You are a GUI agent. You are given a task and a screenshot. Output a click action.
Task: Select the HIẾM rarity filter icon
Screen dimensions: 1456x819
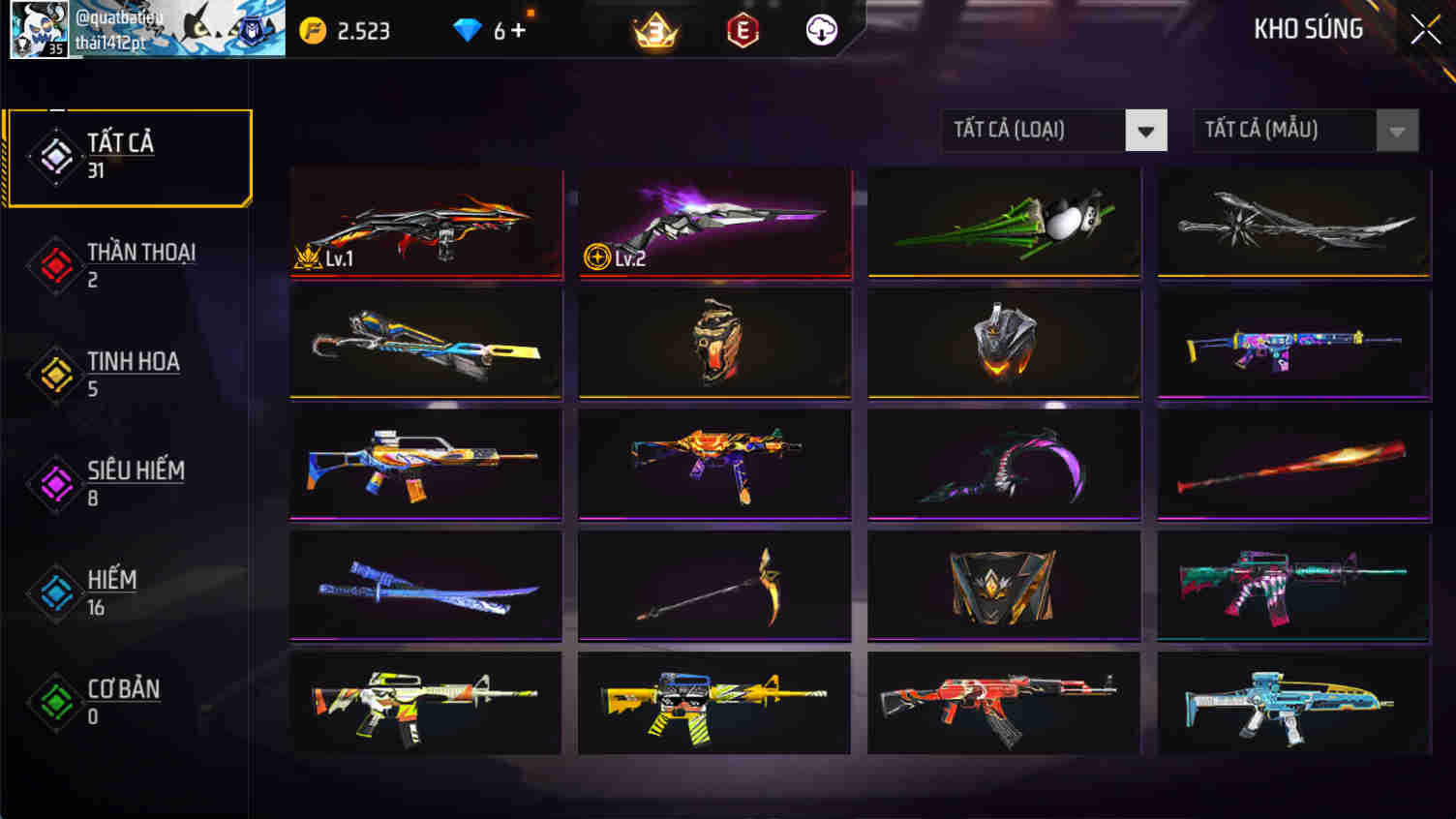click(x=55, y=590)
